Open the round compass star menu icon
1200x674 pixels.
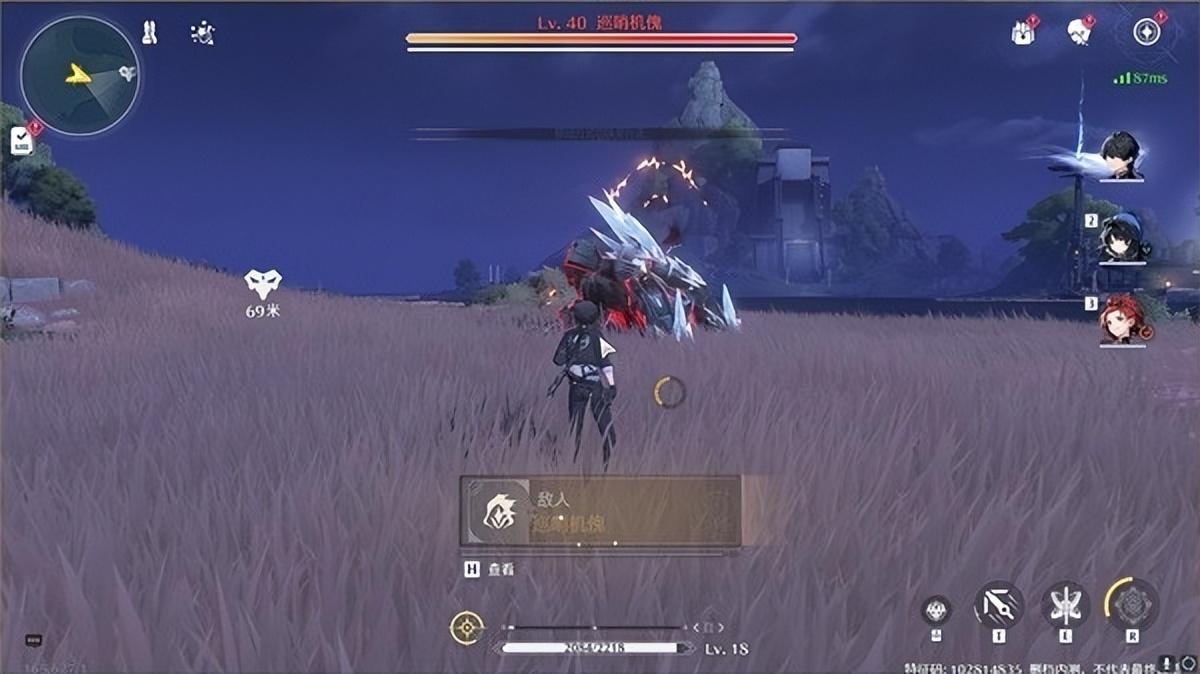click(x=1146, y=32)
